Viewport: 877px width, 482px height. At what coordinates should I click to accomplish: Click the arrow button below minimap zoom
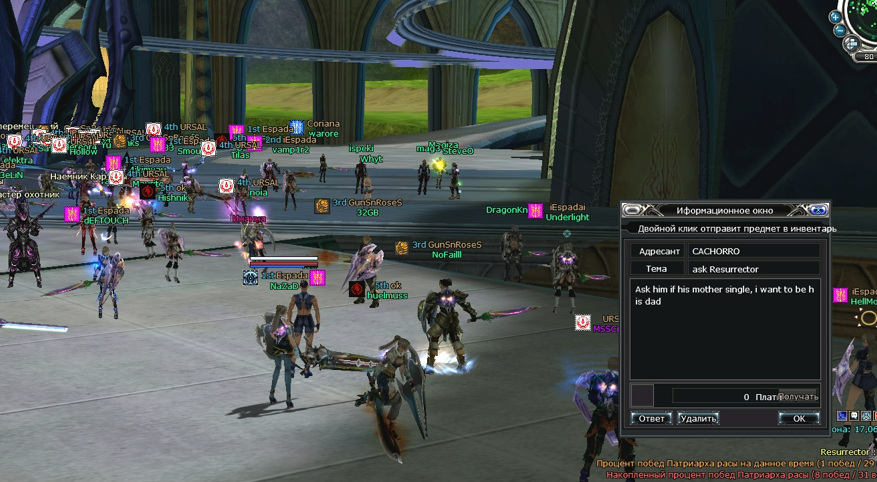click(852, 44)
